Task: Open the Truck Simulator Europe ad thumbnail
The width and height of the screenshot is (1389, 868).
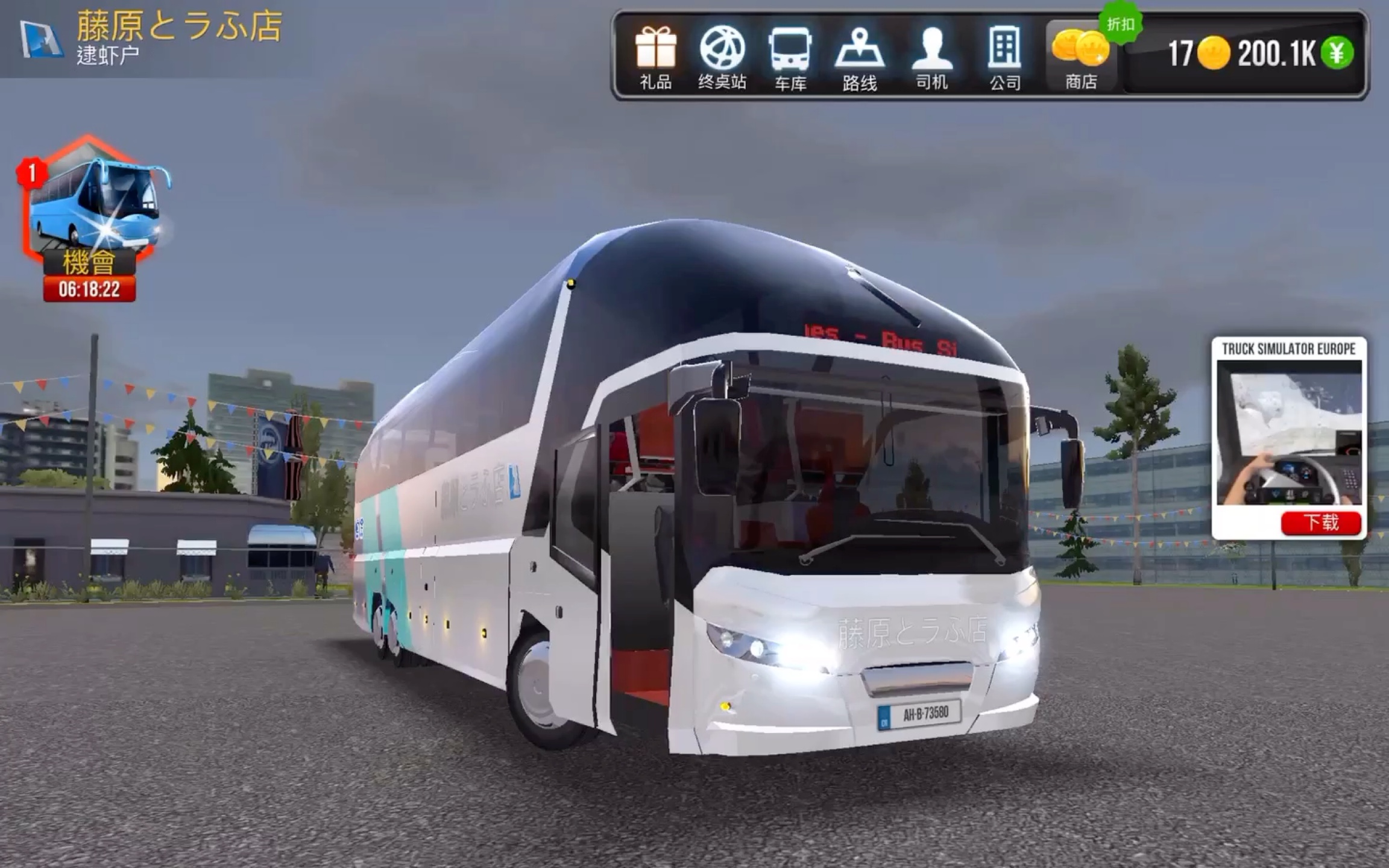Action: coord(1289,432)
